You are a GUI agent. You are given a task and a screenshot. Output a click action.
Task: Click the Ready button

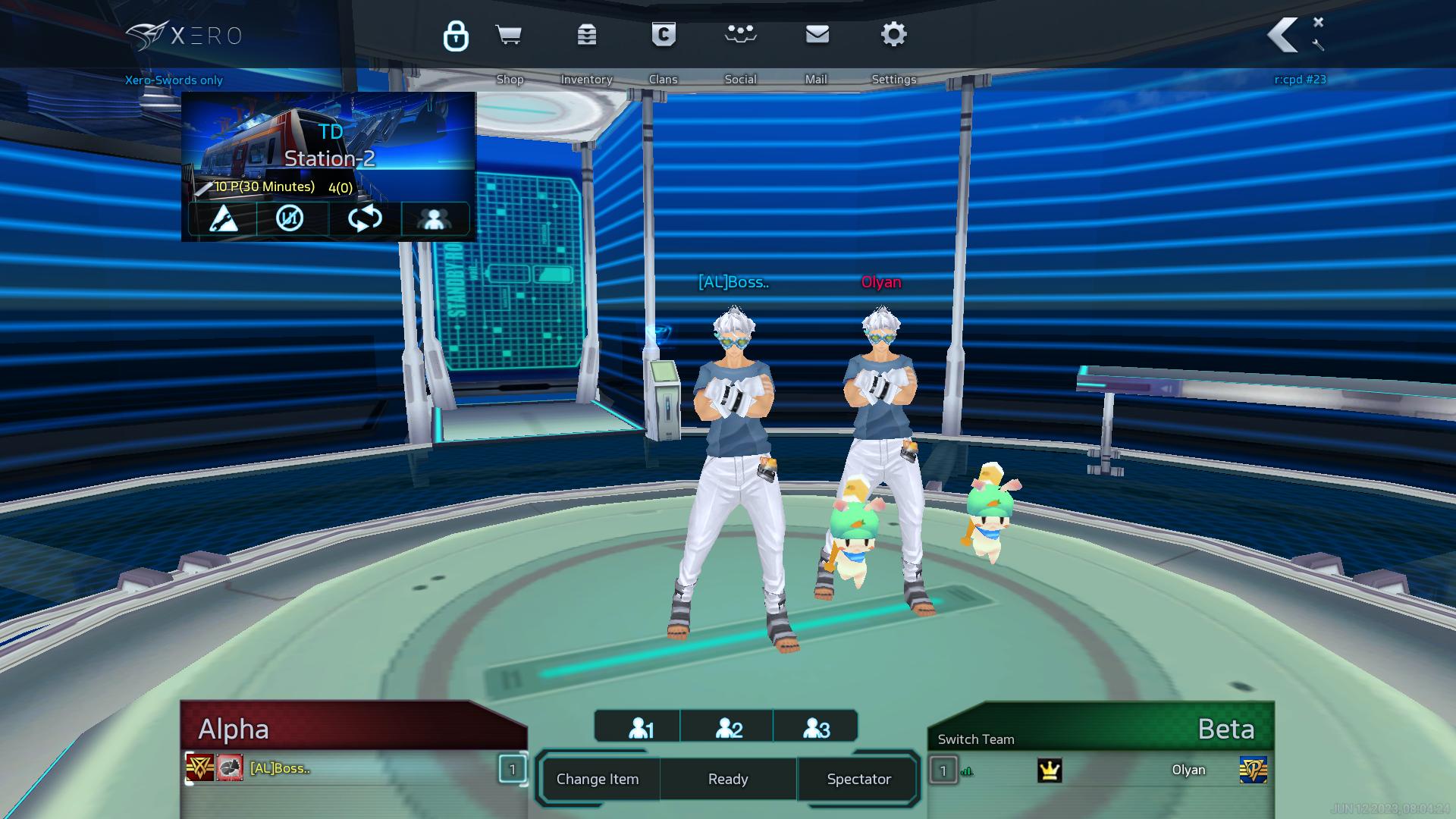pyautogui.click(x=728, y=779)
